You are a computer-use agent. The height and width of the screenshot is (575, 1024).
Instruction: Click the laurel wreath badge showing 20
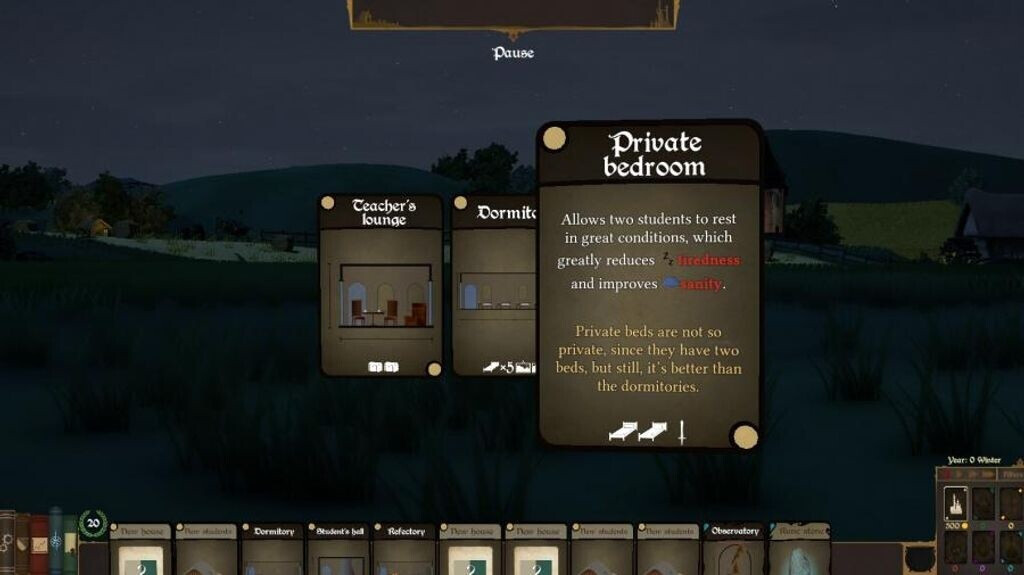click(93, 523)
